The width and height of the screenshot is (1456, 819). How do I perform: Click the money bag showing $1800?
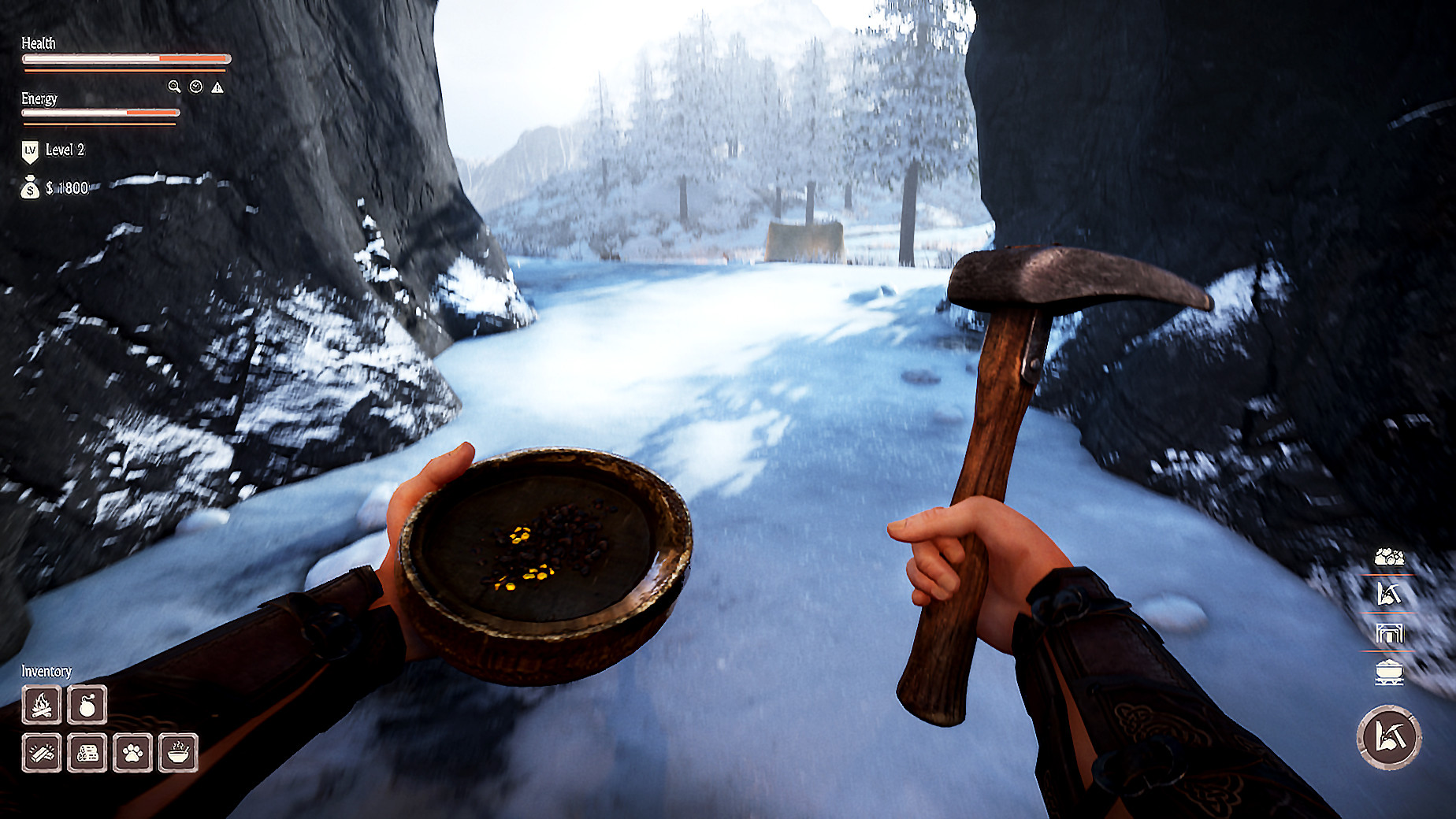(29, 189)
